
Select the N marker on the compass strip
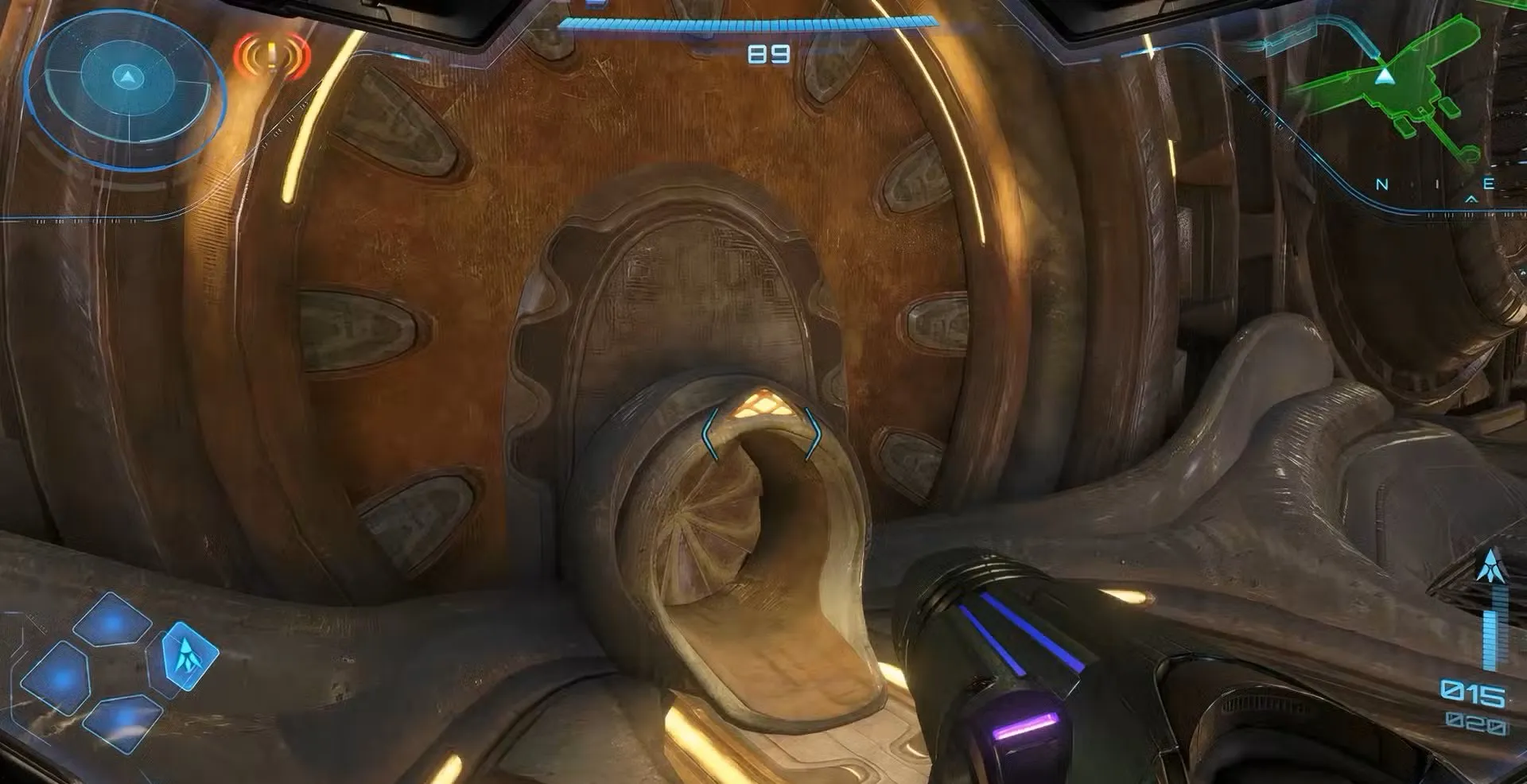coord(1381,184)
